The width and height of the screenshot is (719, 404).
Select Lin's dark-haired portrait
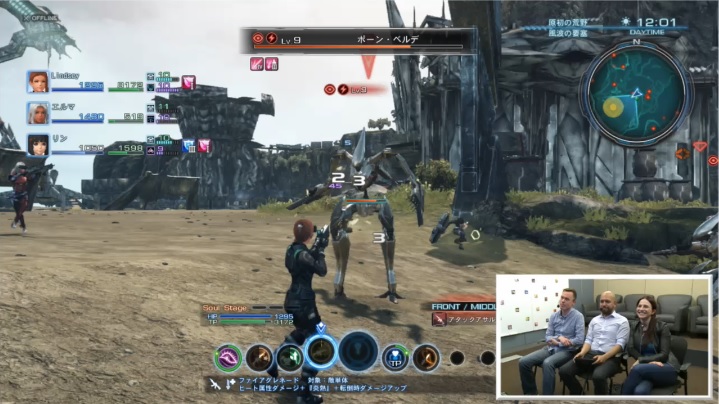point(38,145)
